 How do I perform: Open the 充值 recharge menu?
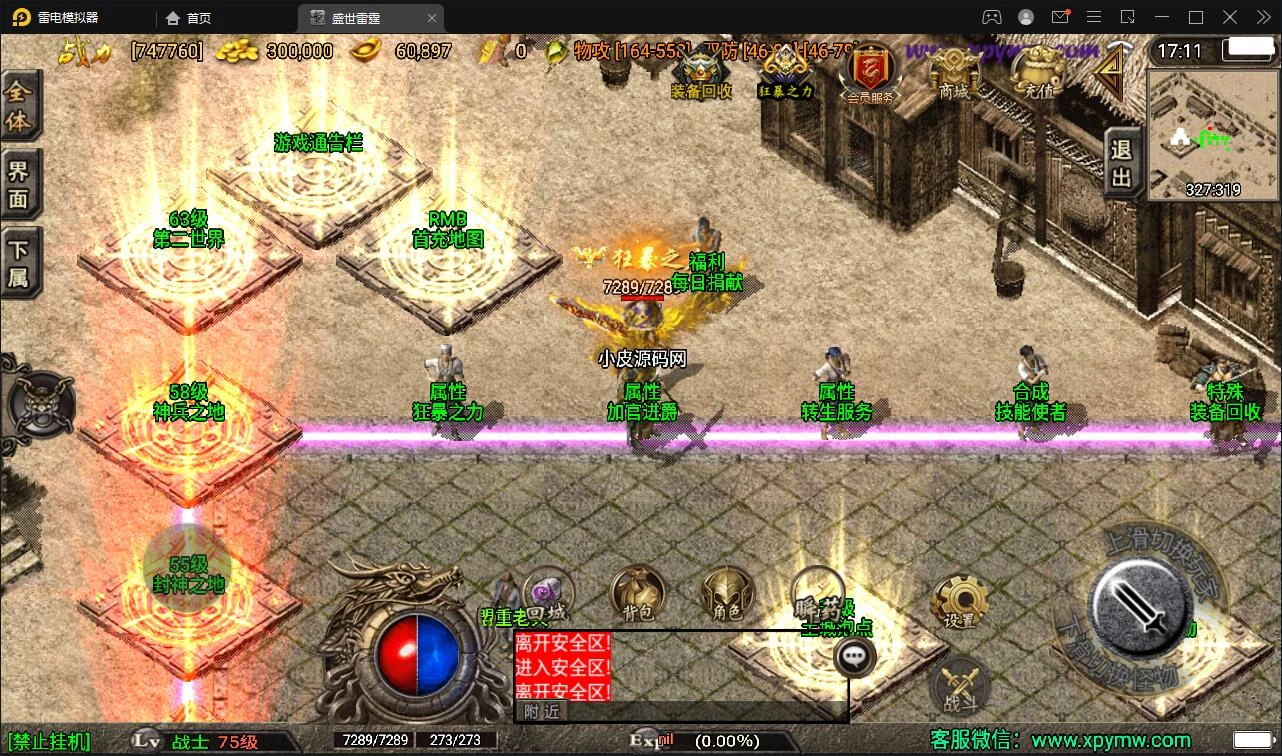[x=1038, y=72]
